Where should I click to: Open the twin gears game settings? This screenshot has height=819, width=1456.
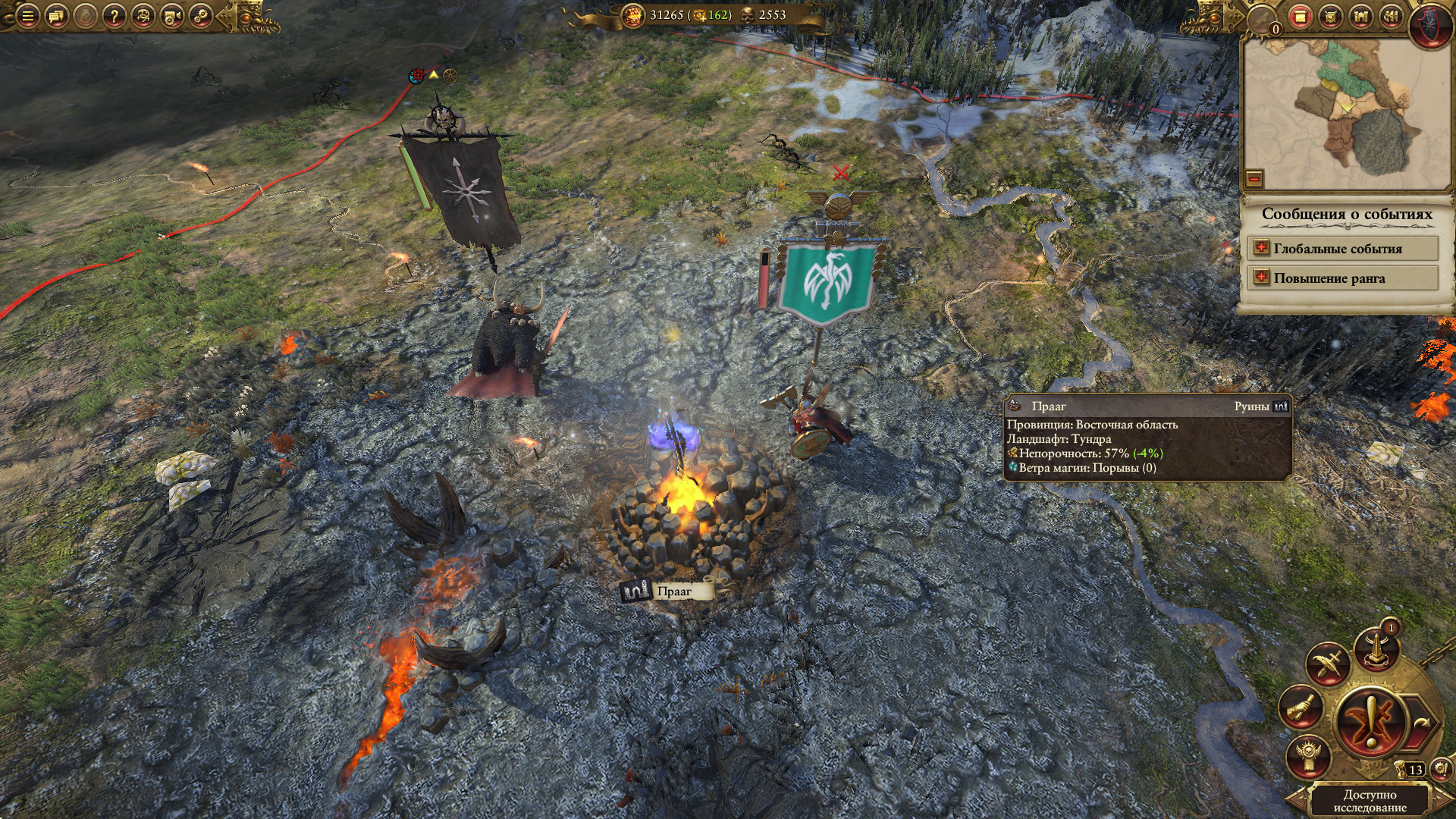(x=200, y=16)
